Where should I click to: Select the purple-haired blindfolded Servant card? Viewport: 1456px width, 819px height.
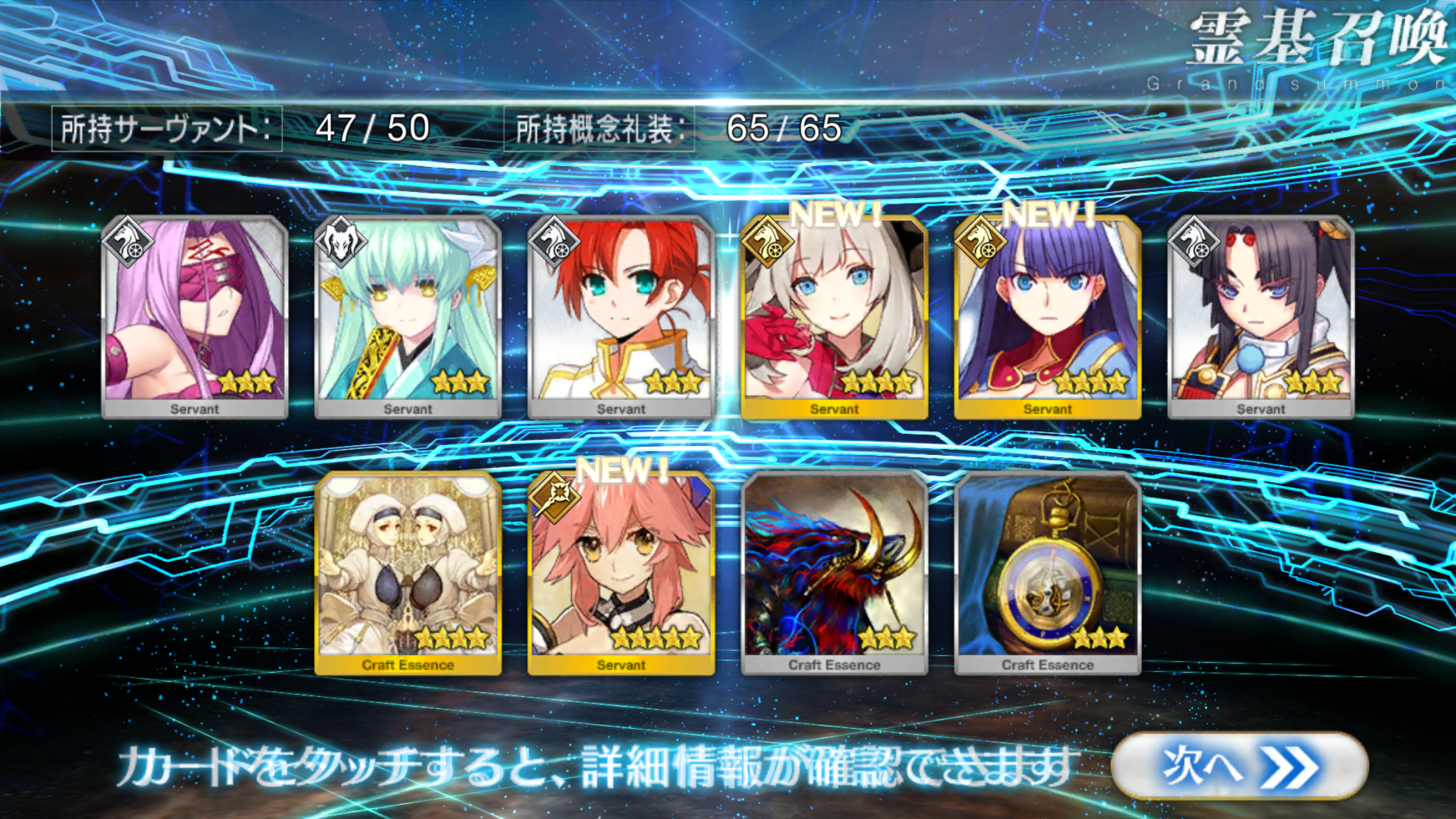[195, 317]
